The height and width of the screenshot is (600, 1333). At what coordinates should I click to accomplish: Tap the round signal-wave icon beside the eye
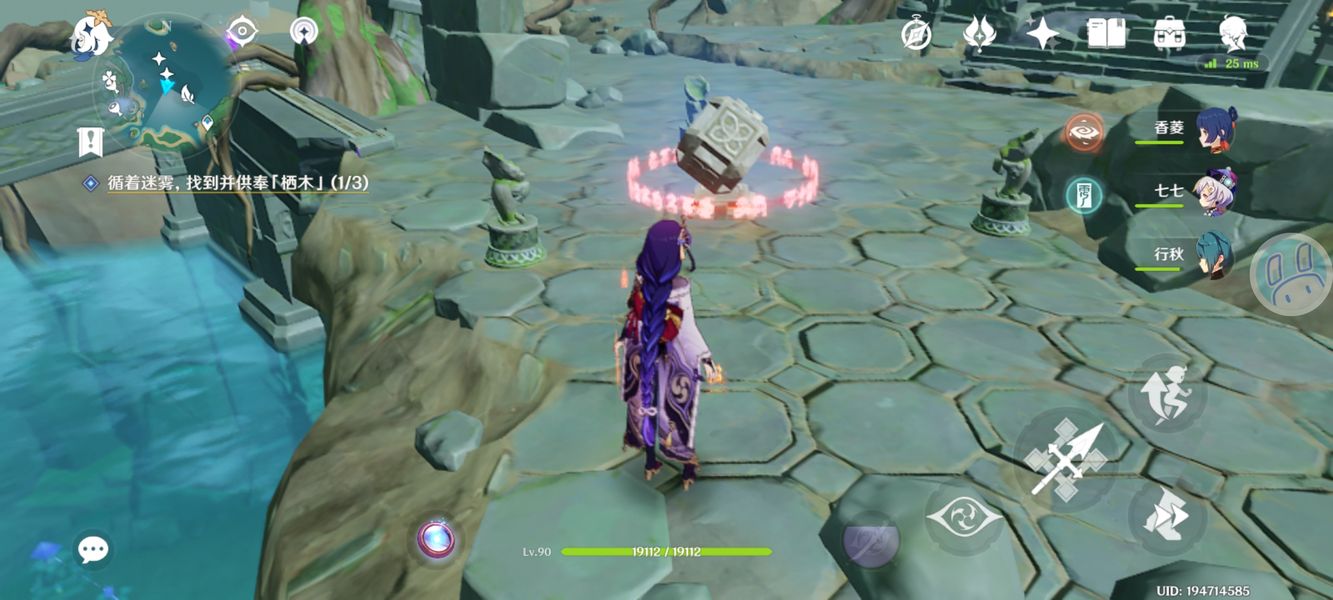(x=303, y=31)
